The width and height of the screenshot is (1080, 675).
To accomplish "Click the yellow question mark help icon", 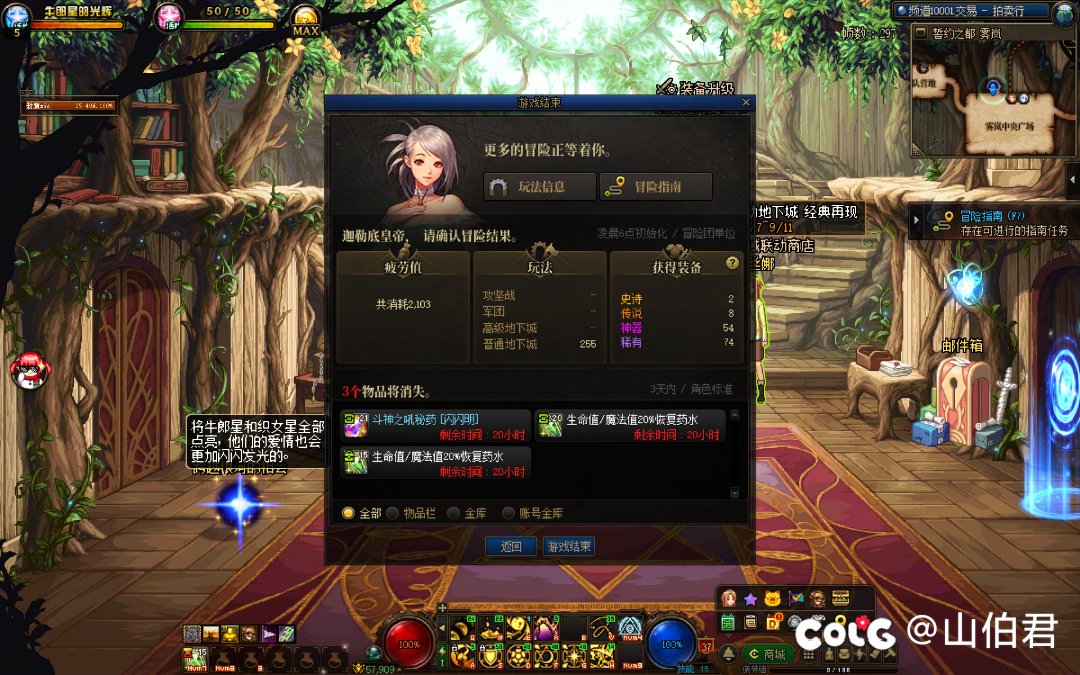I will click(x=732, y=263).
